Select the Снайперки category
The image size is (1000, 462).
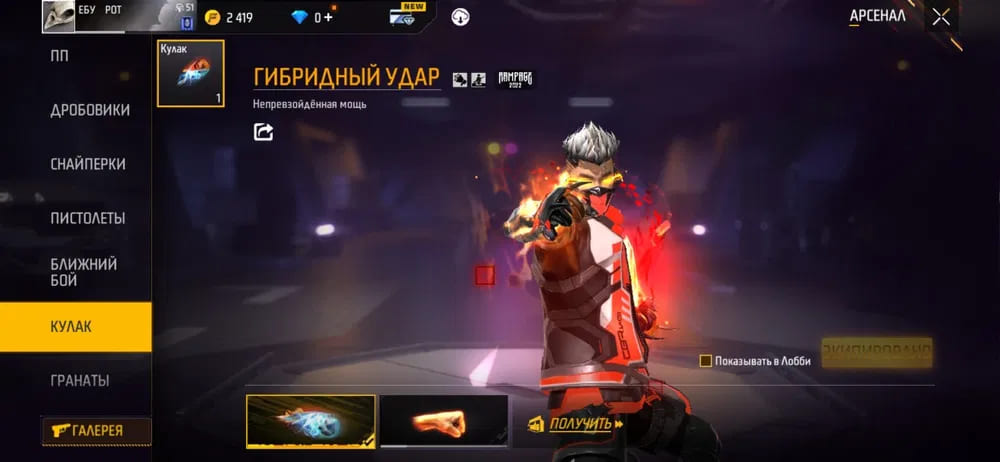click(88, 164)
